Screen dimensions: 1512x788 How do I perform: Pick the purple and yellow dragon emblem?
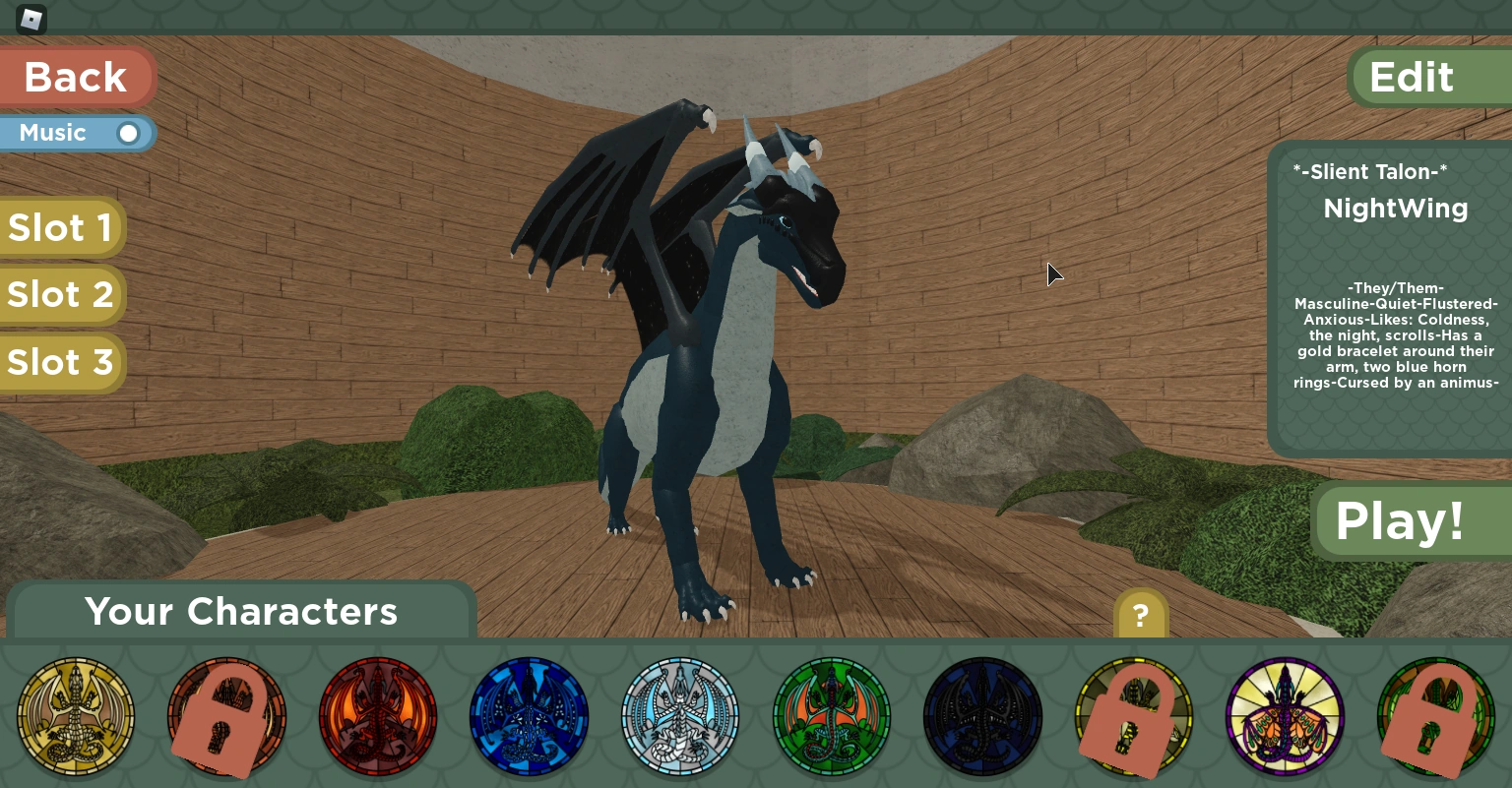pos(1285,716)
